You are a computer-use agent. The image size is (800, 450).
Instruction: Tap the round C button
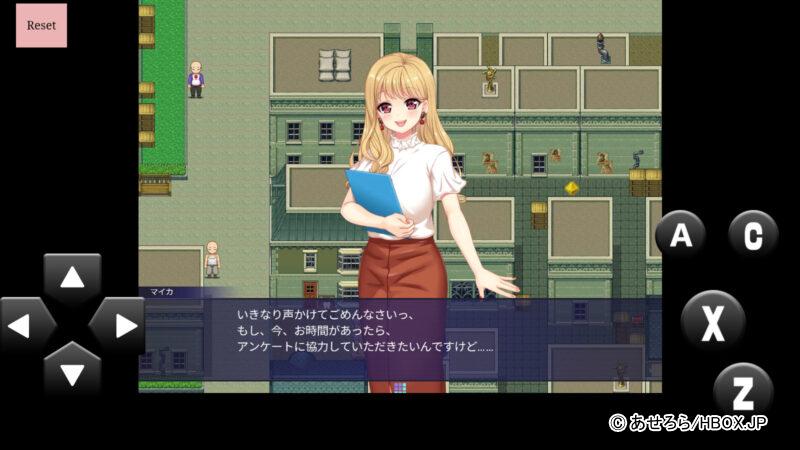click(752, 235)
